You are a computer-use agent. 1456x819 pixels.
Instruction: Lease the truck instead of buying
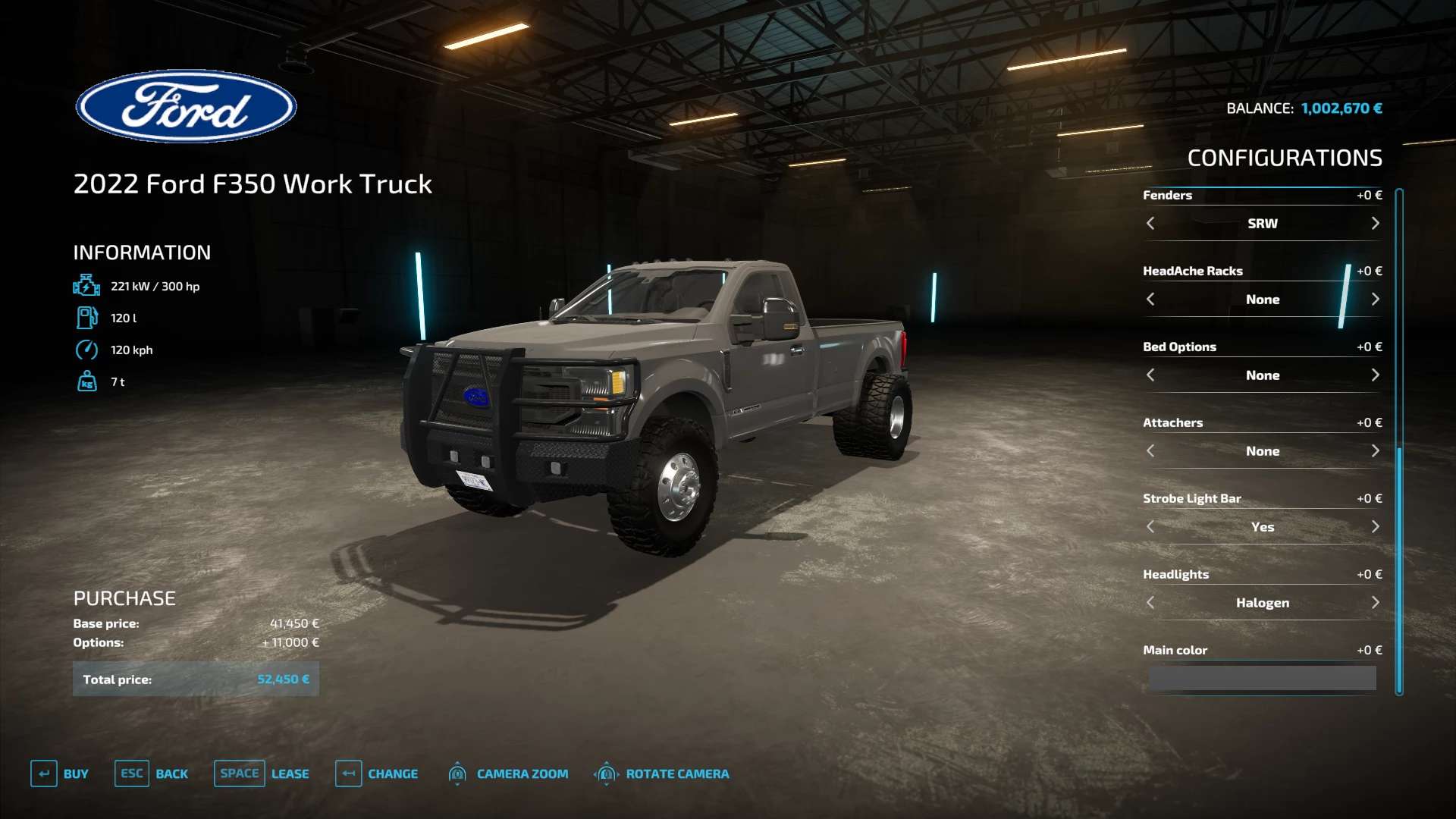point(262,773)
